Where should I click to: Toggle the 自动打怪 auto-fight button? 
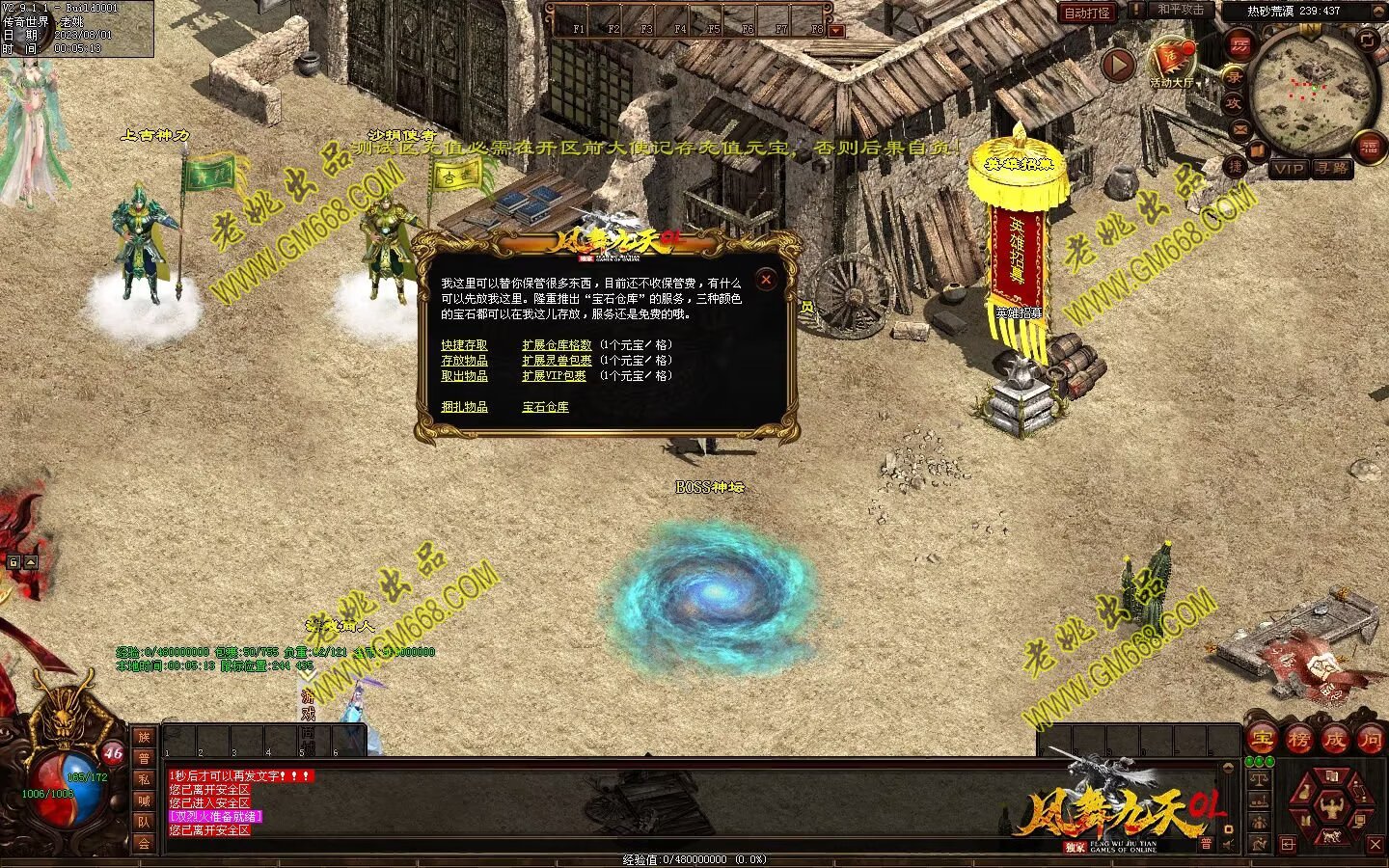[x=1087, y=13]
